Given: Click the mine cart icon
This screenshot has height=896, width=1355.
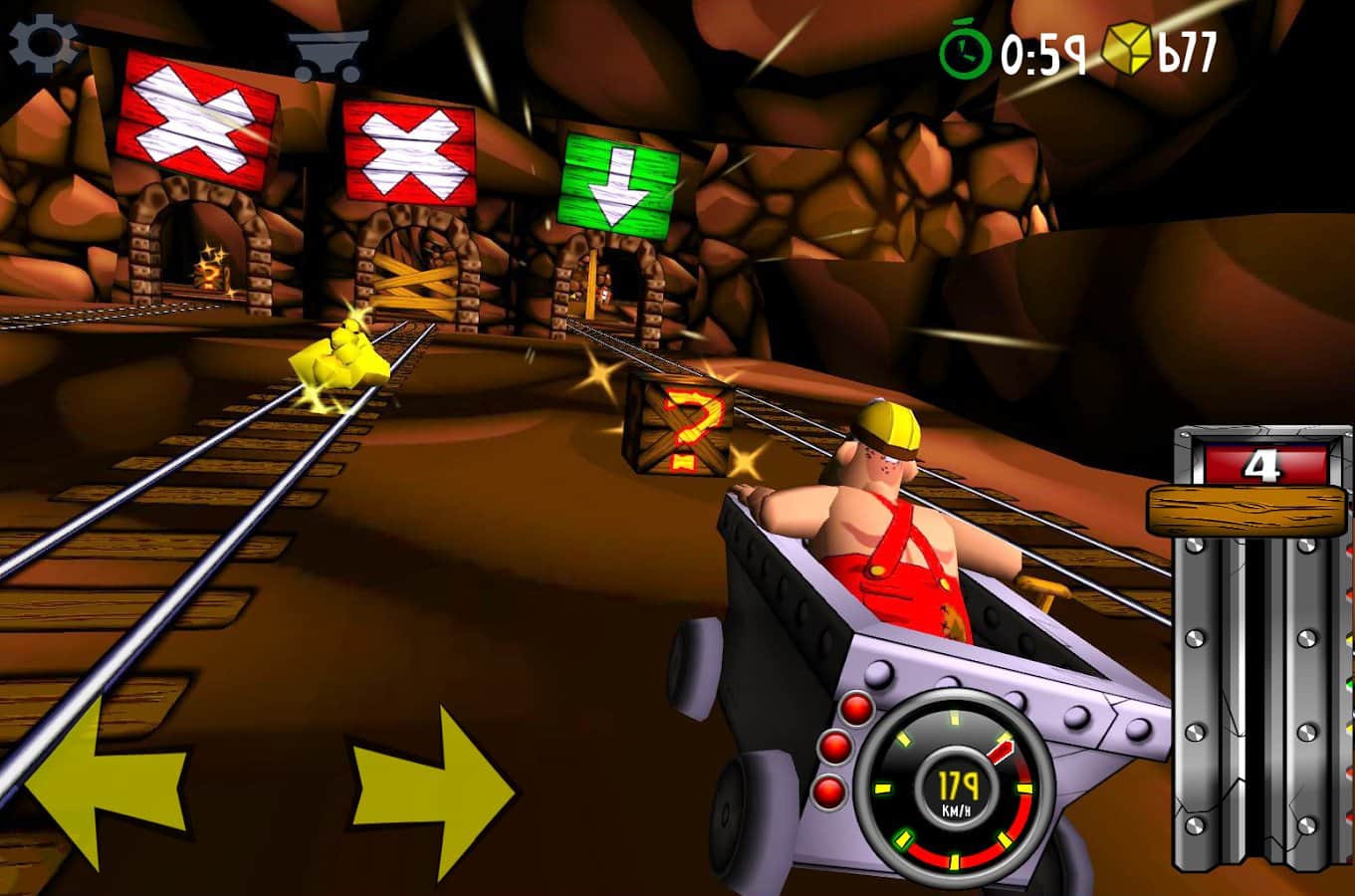Looking at the screenshot, I should (329, 54).
